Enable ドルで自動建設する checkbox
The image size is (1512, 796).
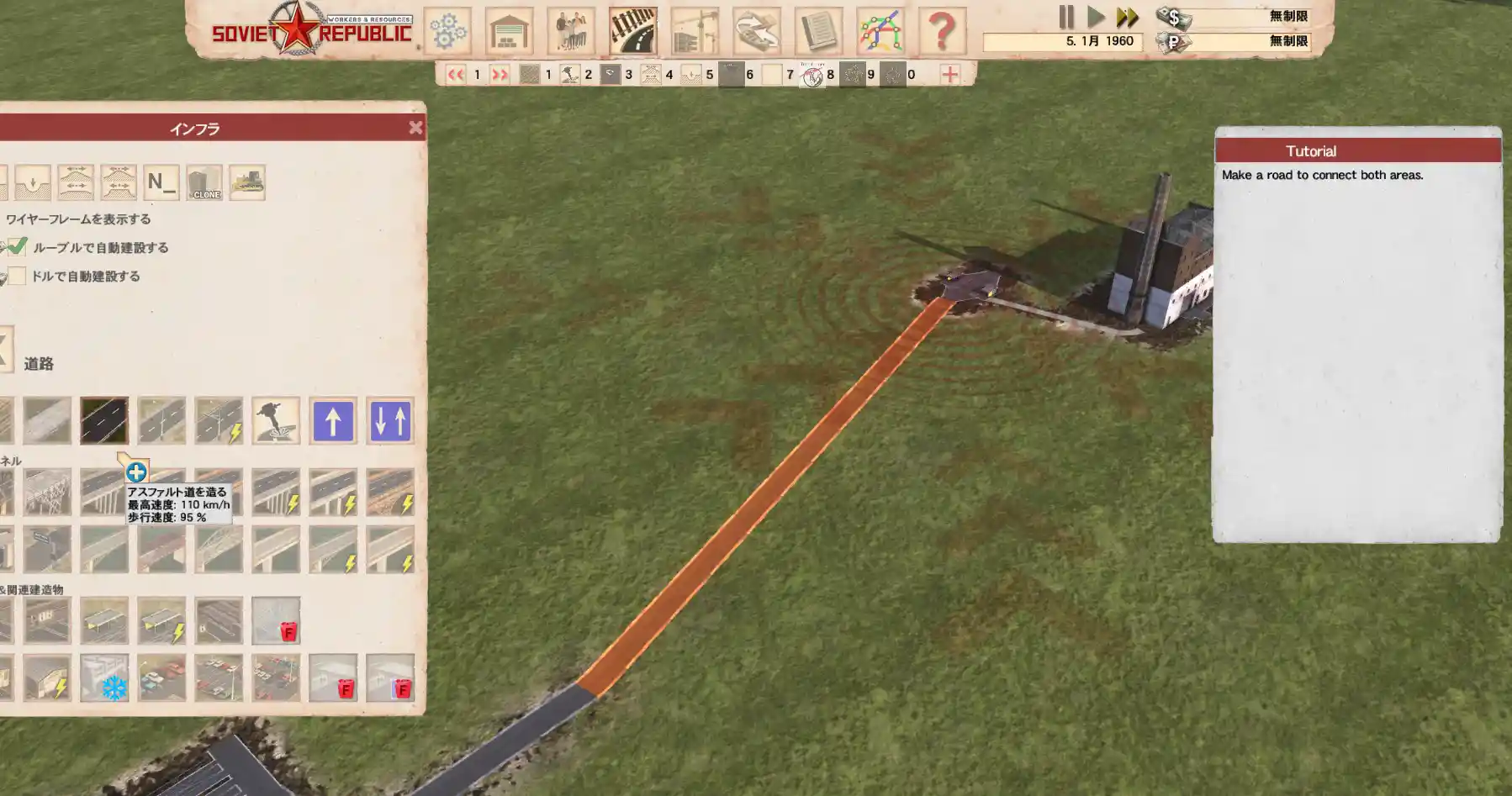17,276
